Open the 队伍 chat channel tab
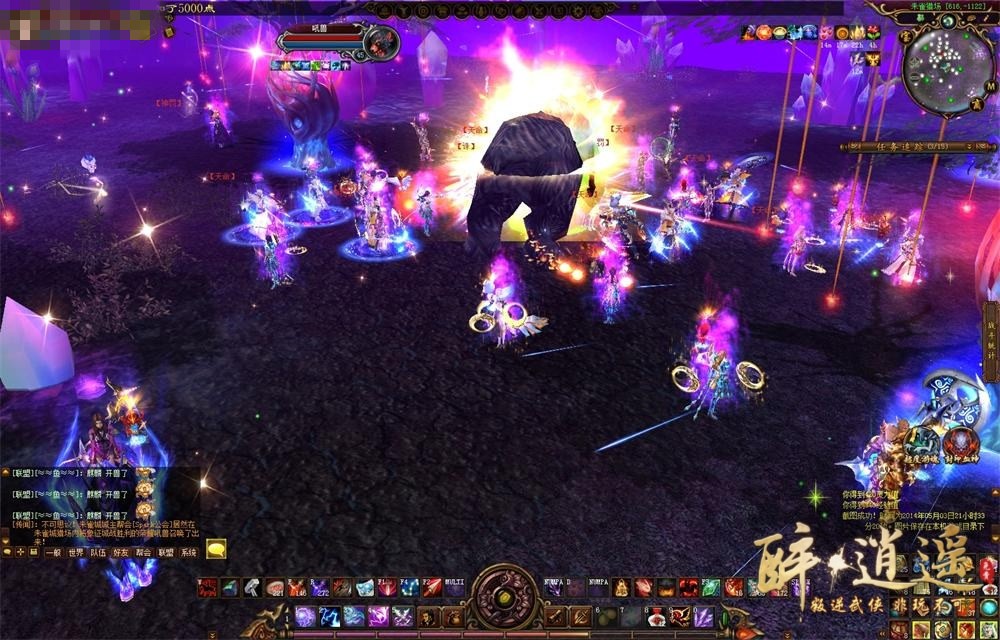 tap(98, 551)
